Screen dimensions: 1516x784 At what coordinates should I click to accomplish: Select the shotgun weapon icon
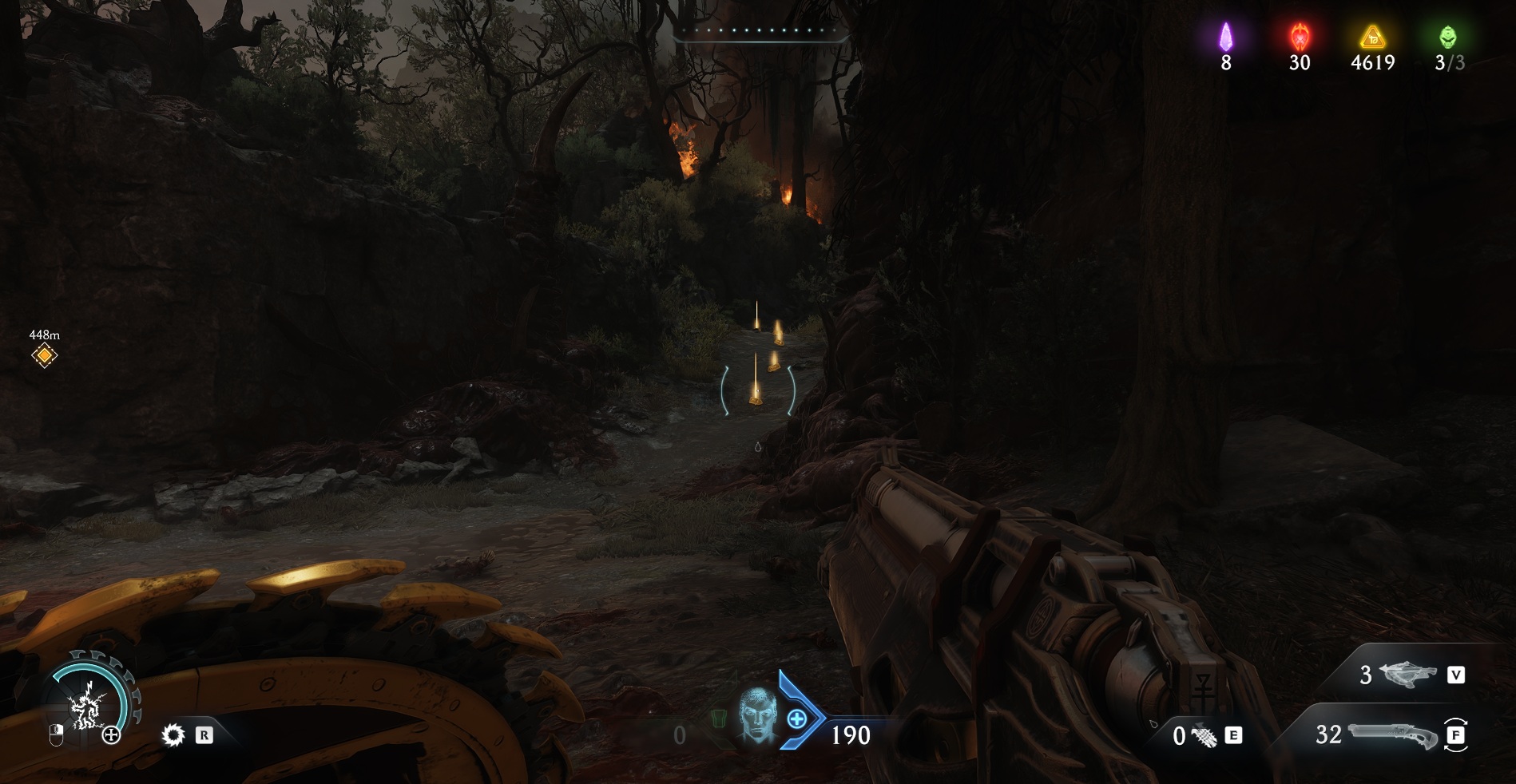(x=1391, y=735)
